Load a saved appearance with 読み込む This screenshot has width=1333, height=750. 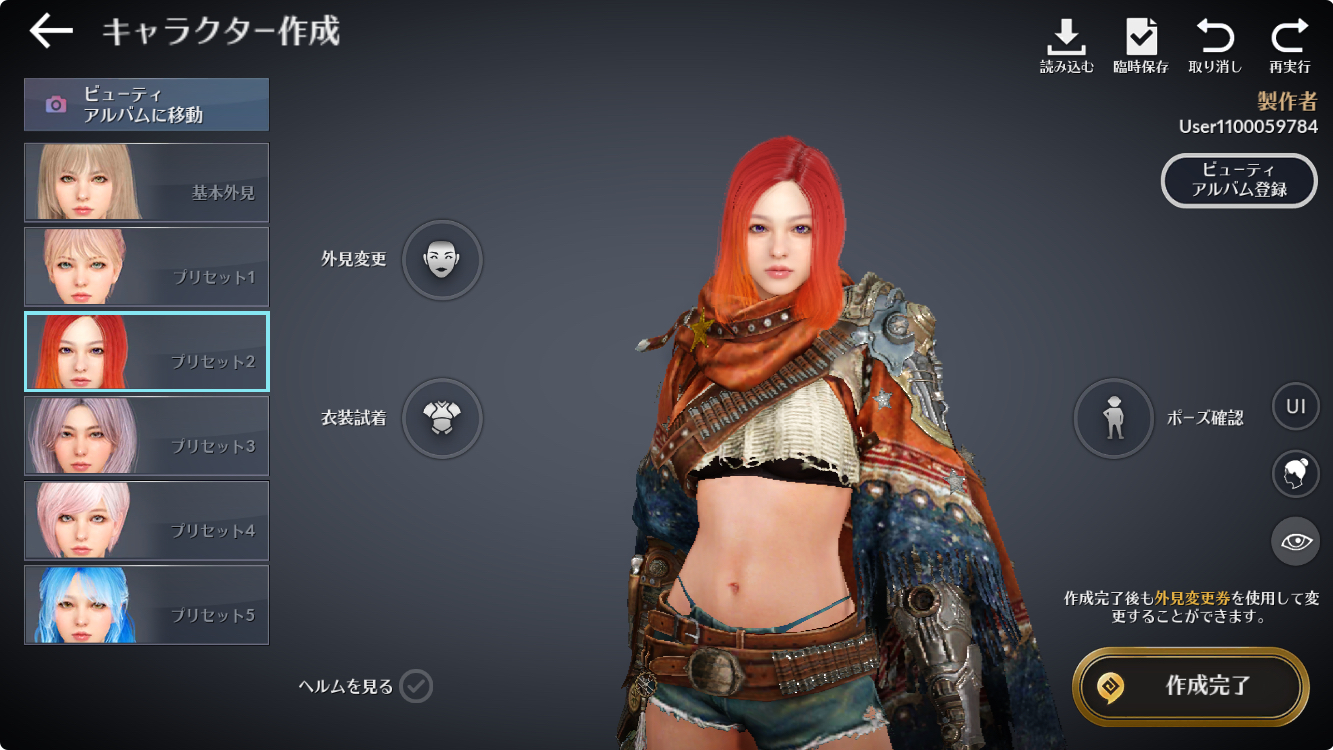point(1066,46)
